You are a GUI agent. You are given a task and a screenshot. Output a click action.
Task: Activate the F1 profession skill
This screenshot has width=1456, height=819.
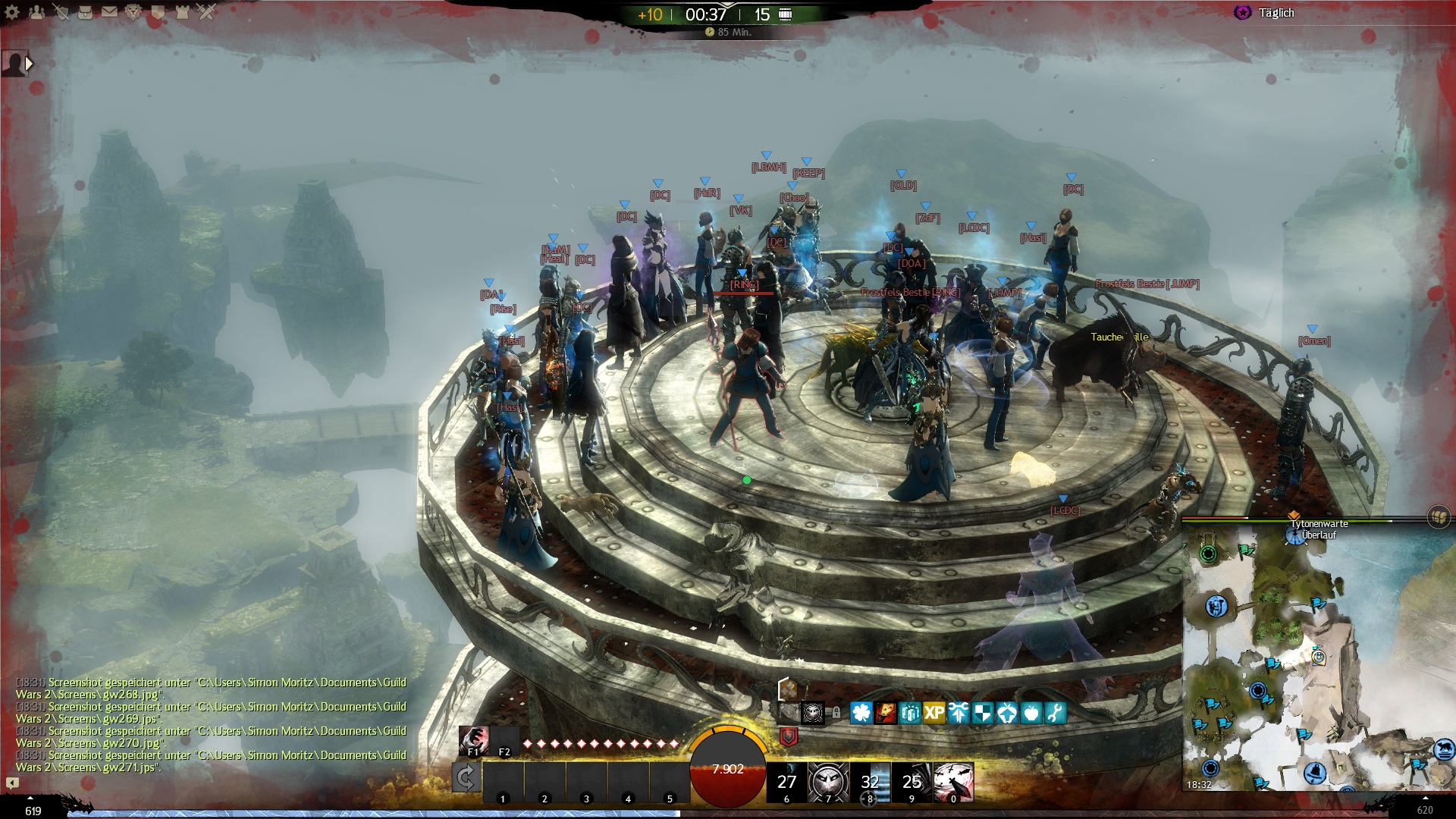point(473,740)
